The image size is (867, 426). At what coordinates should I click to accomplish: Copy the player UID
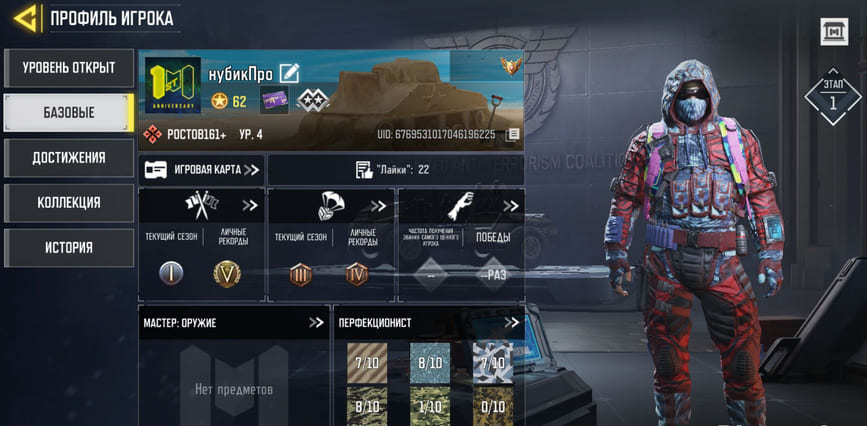[x=513, y=134]
